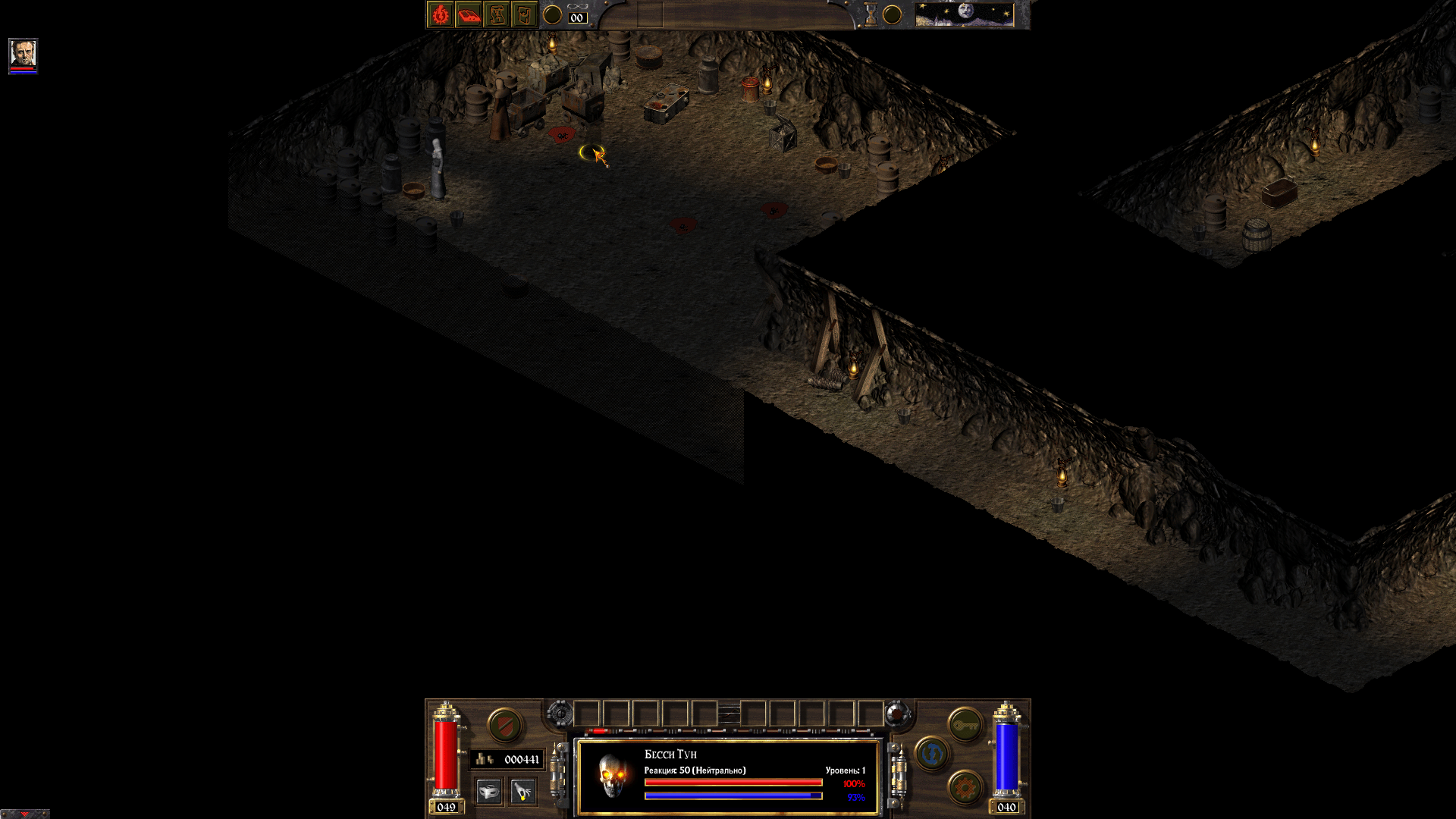Open the inventory bag icon on top toolbar
Image resolution: width=1456 pixels, height=819 pixels.
pos(524,14)
